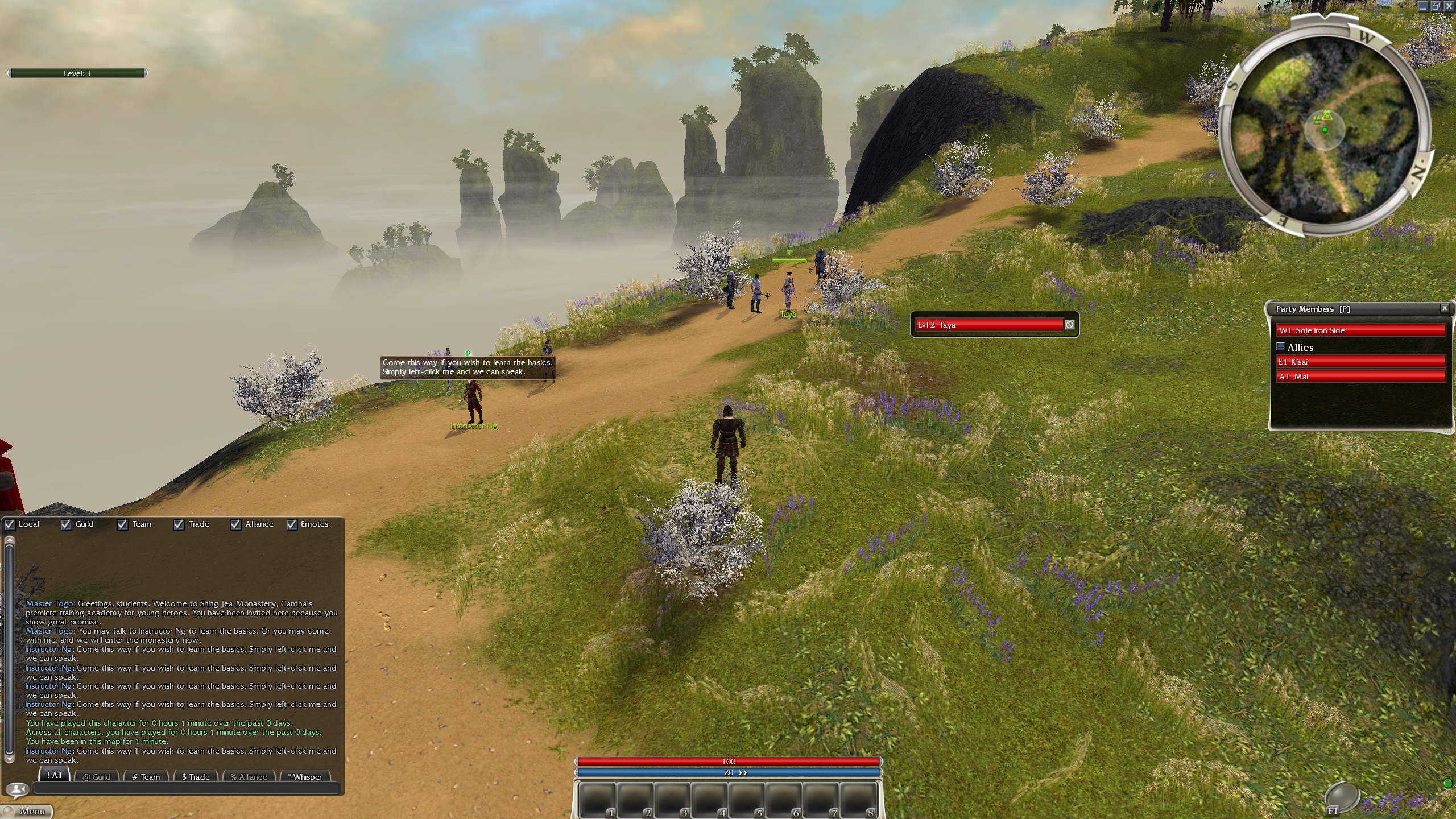Collapse the Allies section
This screenshot has width=1456, height=819.
pos(1280,346)
